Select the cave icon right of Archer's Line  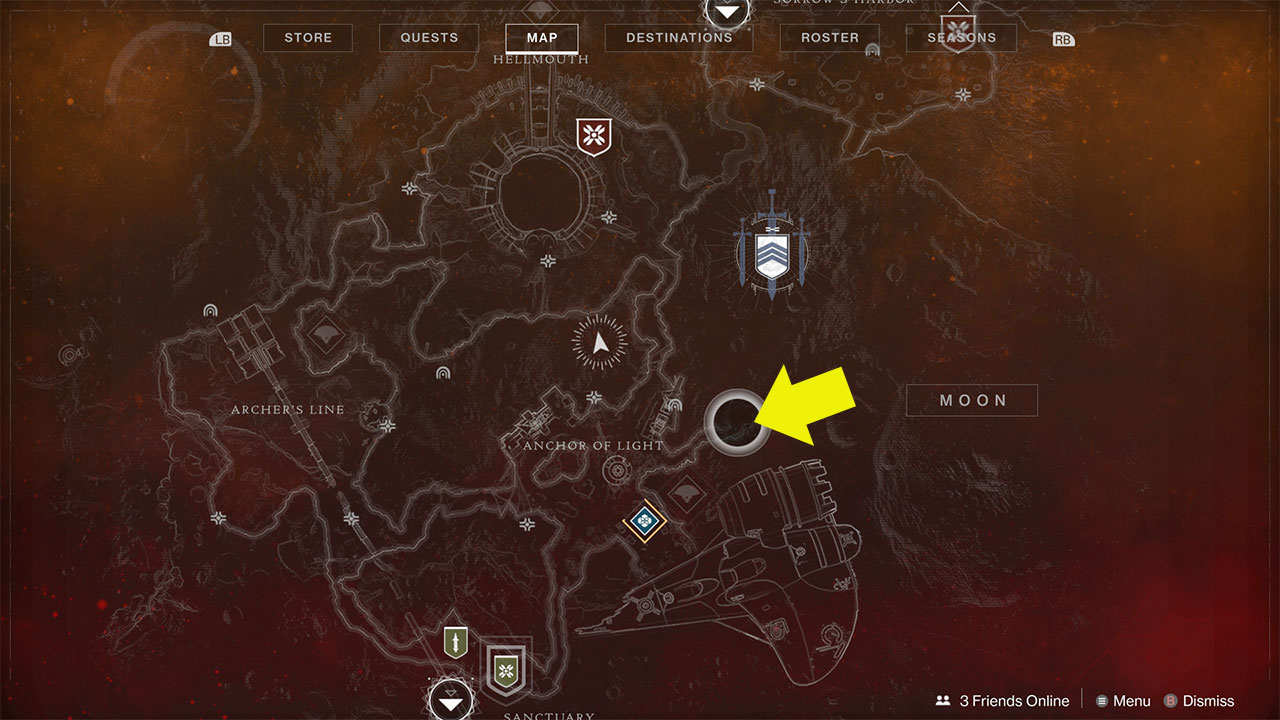pyautogui.click(x=443, y=373)
